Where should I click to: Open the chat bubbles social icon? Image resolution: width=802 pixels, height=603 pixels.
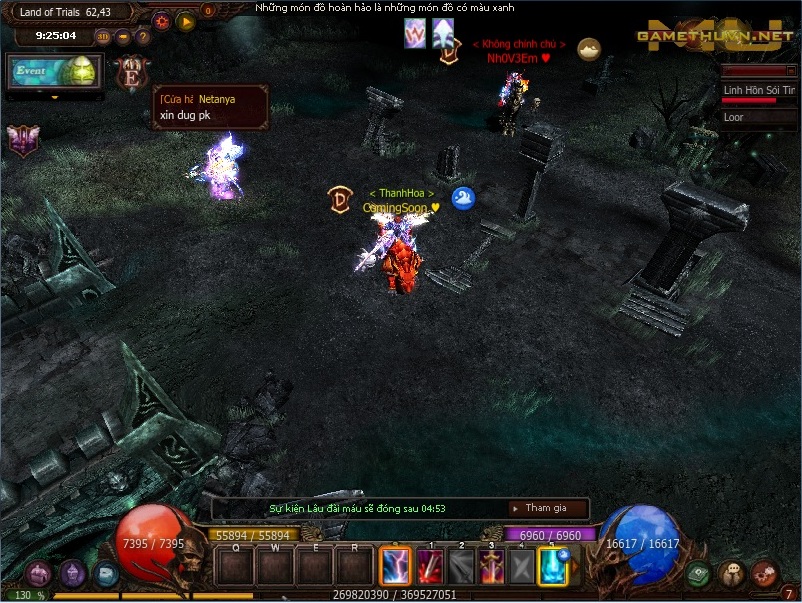(x=732, y=574)
